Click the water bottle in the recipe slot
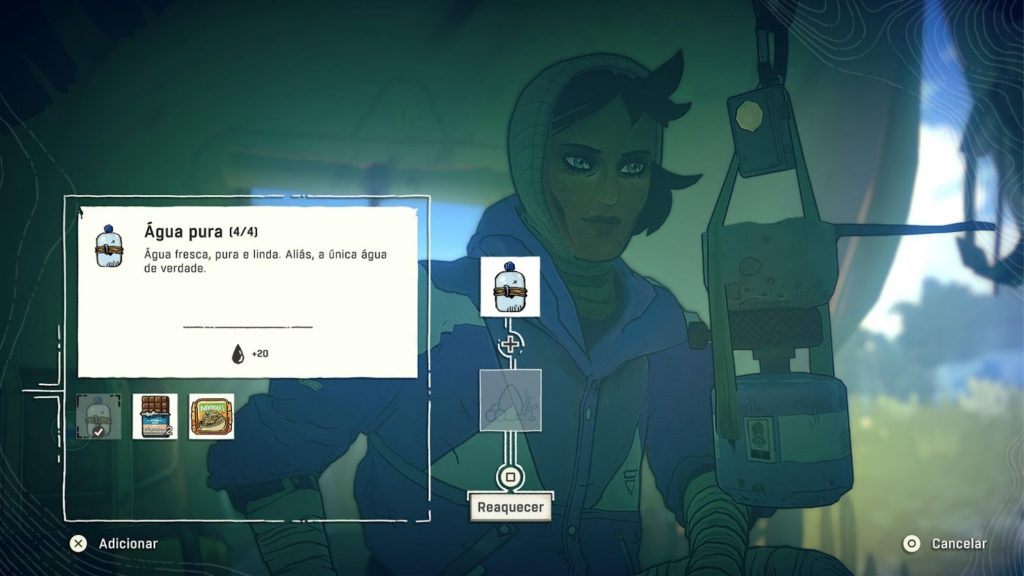The height and width of the screenshot is (576, 1024). [510, 287]
